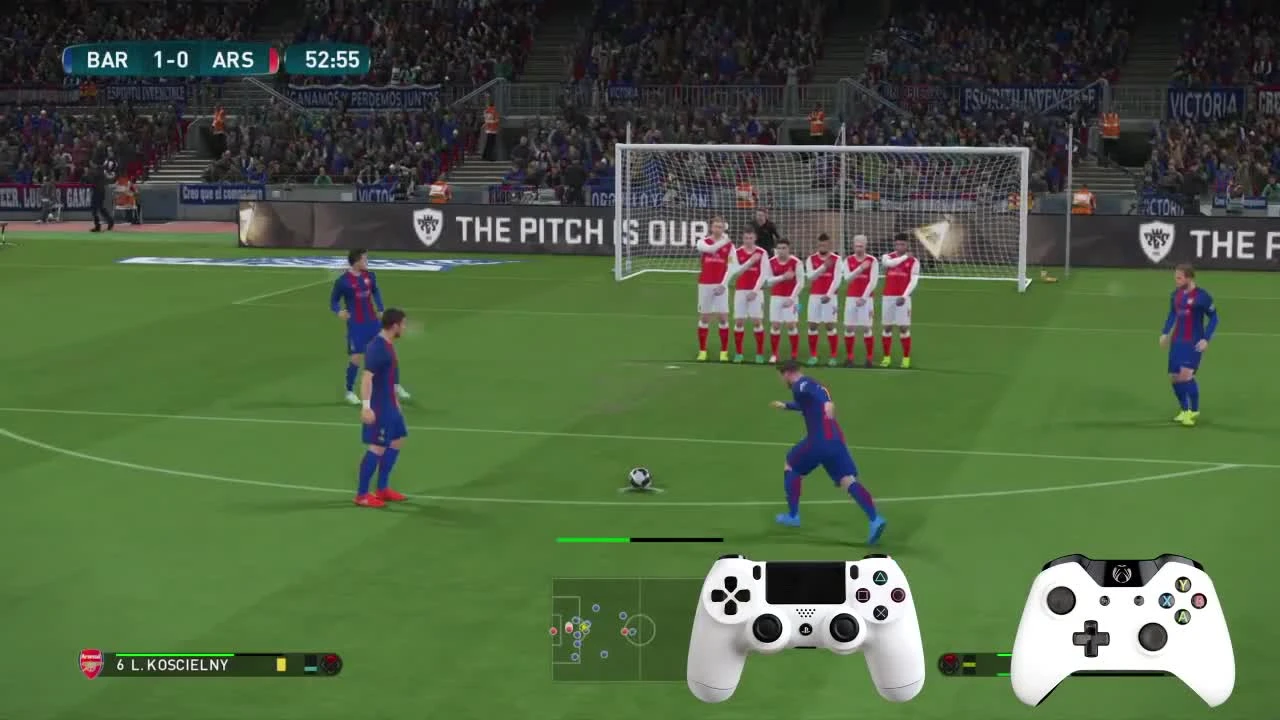Click the yellow card indicator beside Koscielny
Screen dimensions: 1280x720
click(281, 664)
